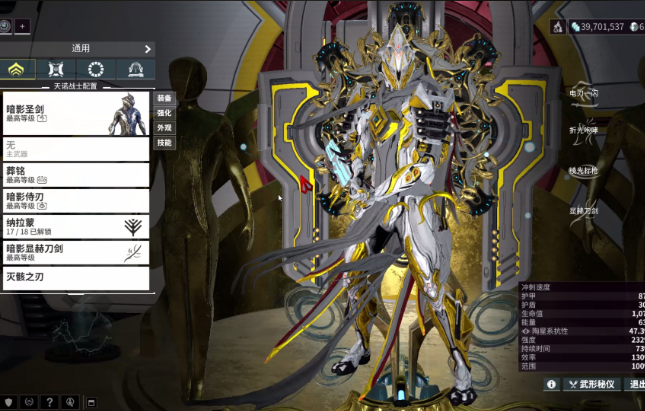Click the 退出 exit button
This screenshot has height=411, width=645.
point(636,384)
